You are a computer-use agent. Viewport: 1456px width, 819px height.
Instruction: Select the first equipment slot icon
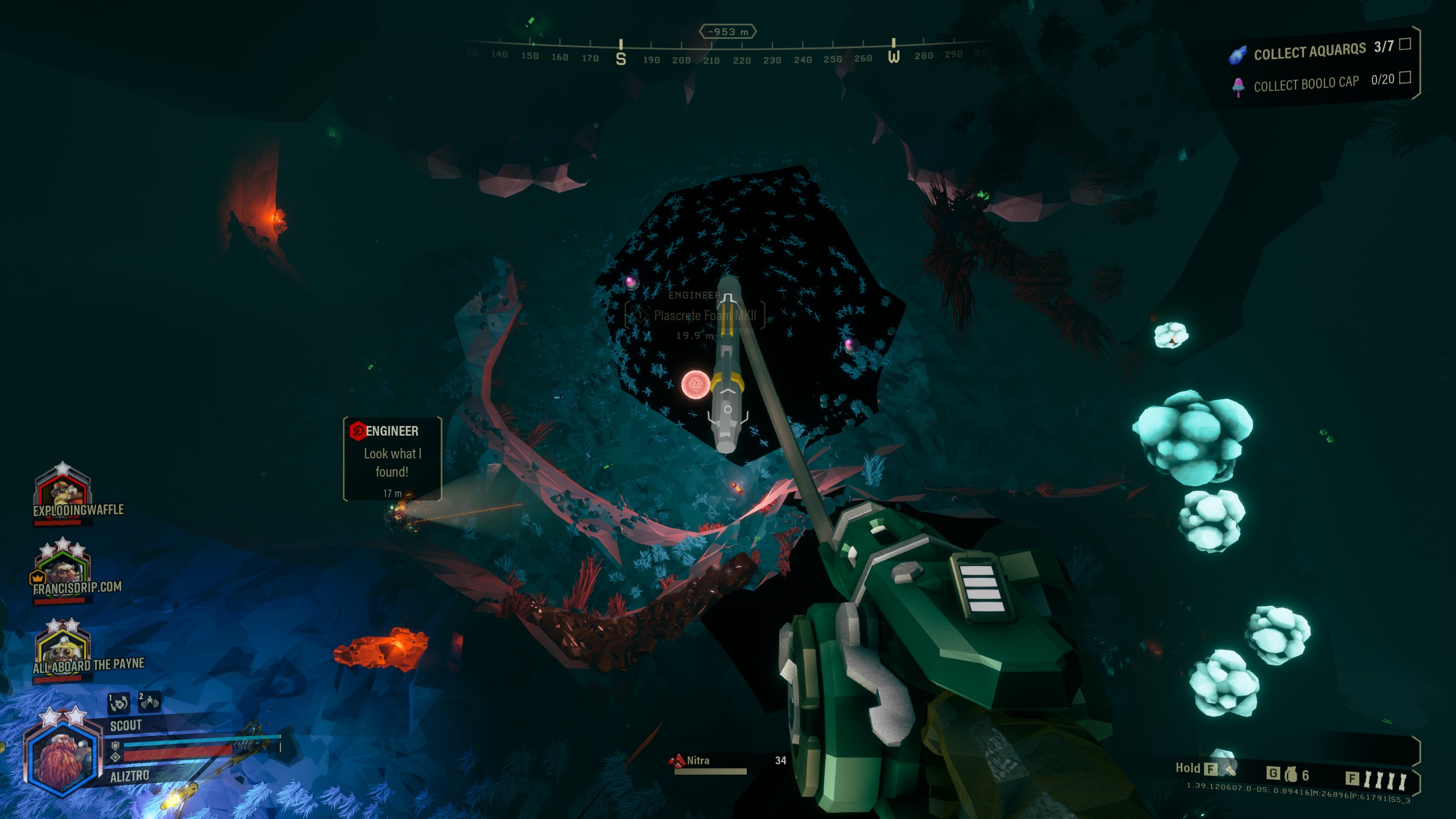point(119,703)
